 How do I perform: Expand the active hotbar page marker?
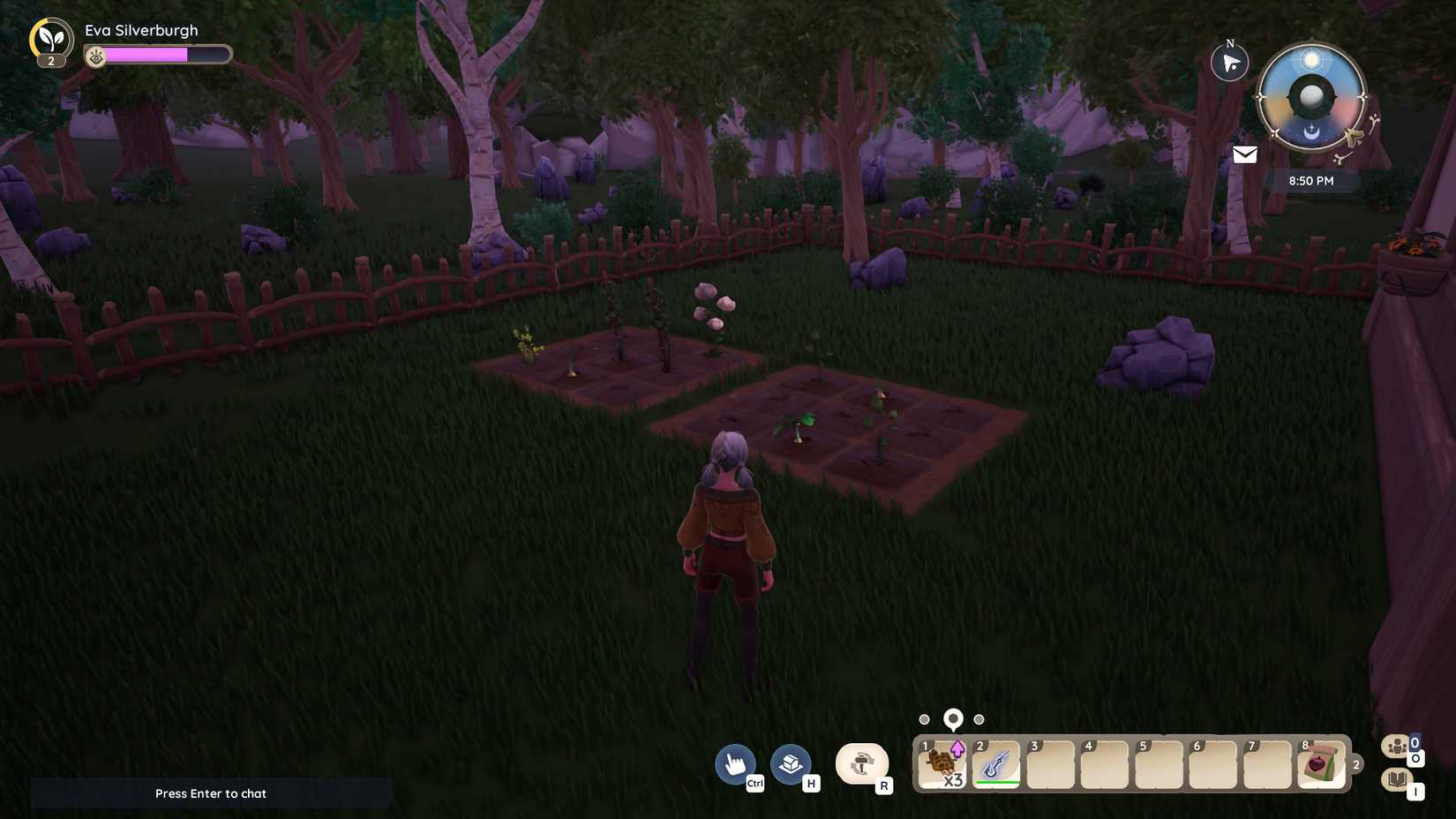952,718
